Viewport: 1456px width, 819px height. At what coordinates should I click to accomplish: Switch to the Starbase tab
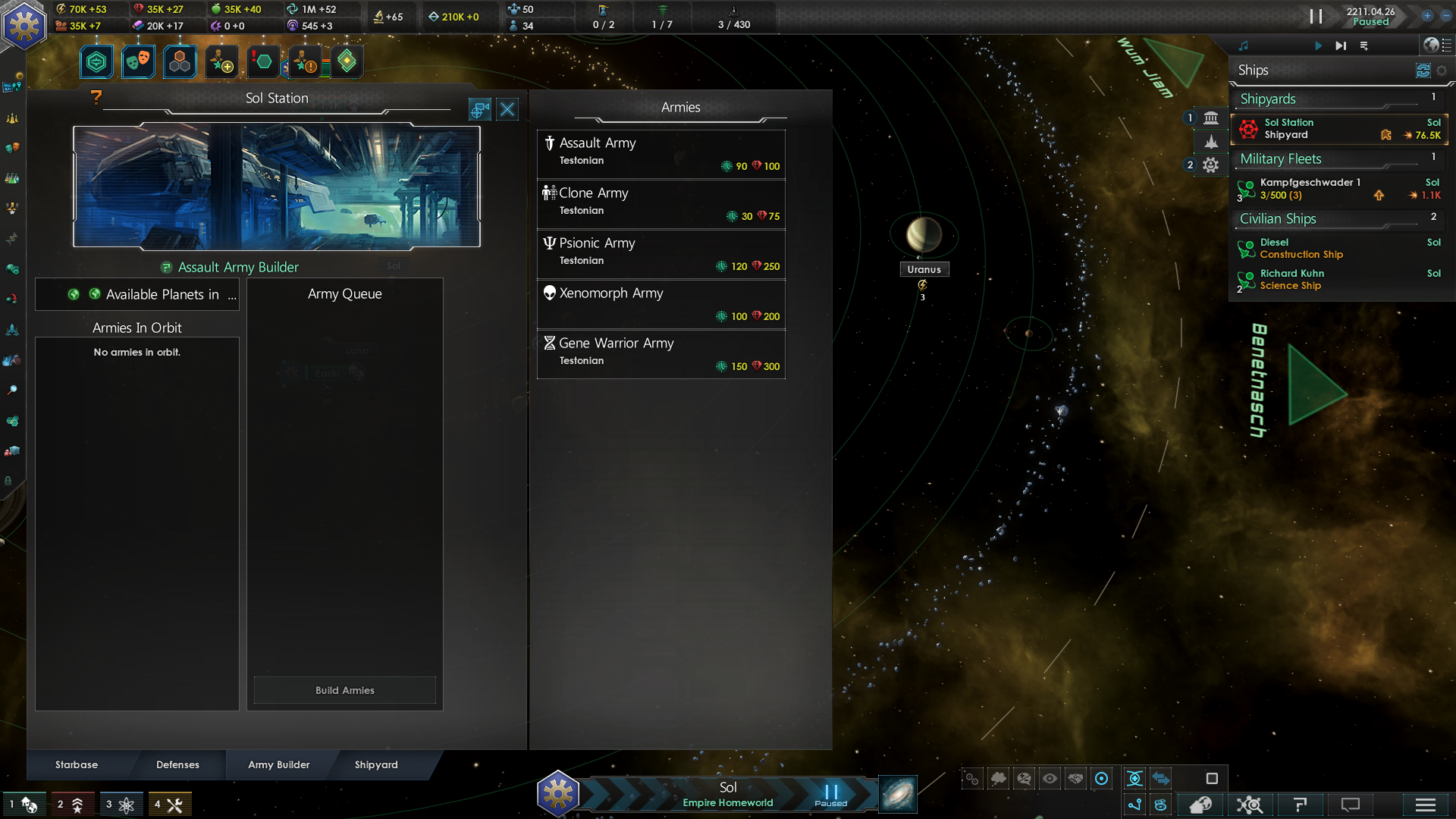[77, 764]
